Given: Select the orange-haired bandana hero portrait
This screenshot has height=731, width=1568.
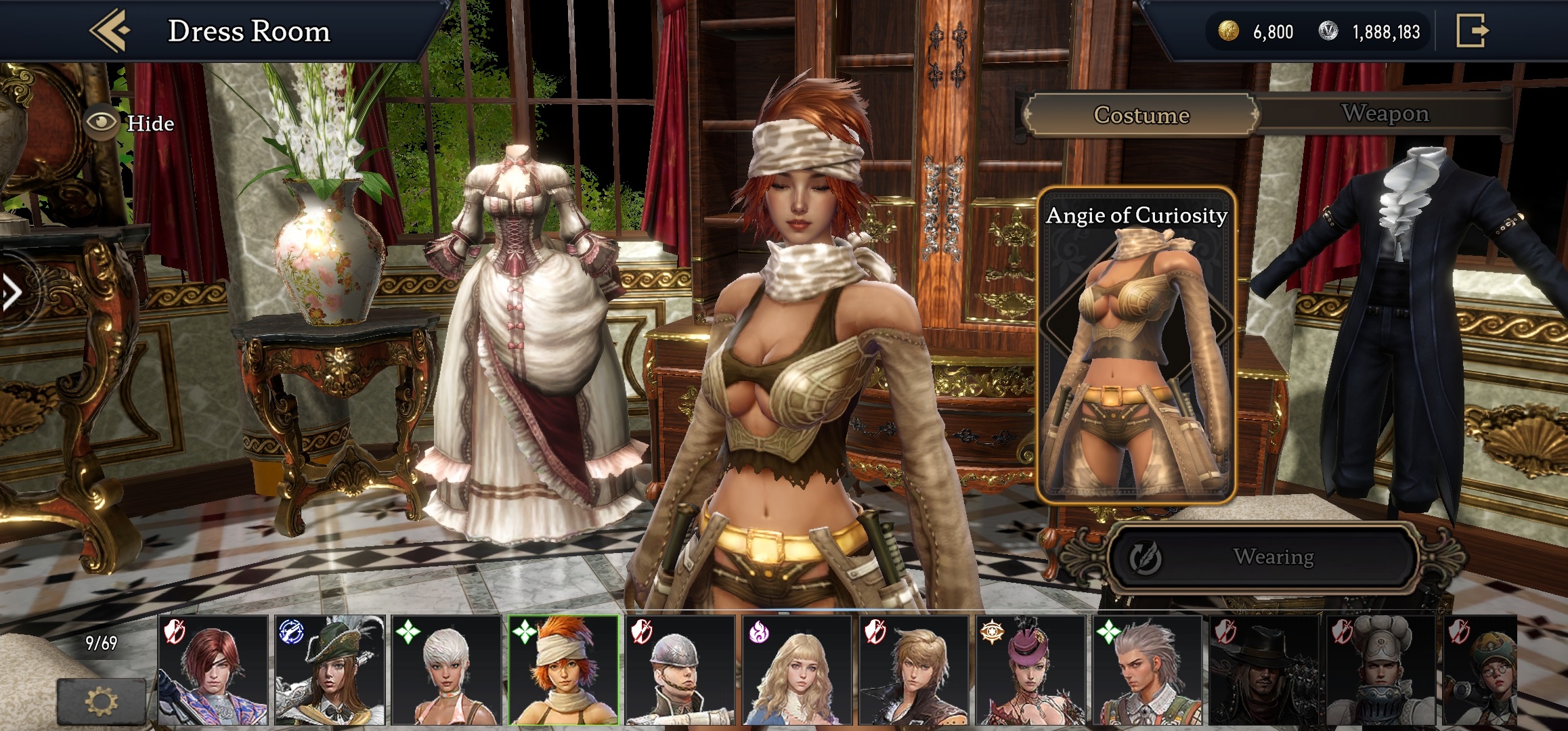Looking at the screenshot, I should tap(563, 670).
